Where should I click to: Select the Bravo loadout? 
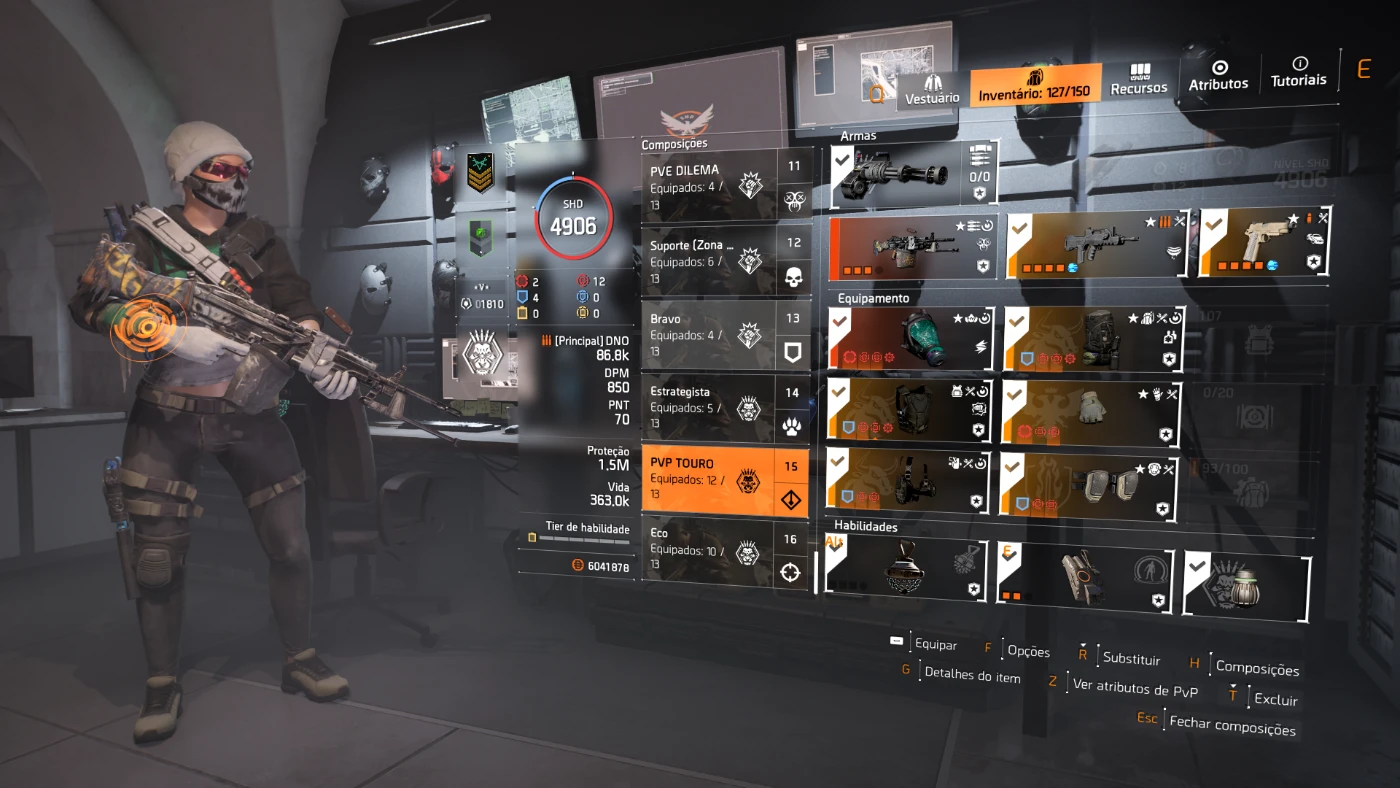point(710,335)
